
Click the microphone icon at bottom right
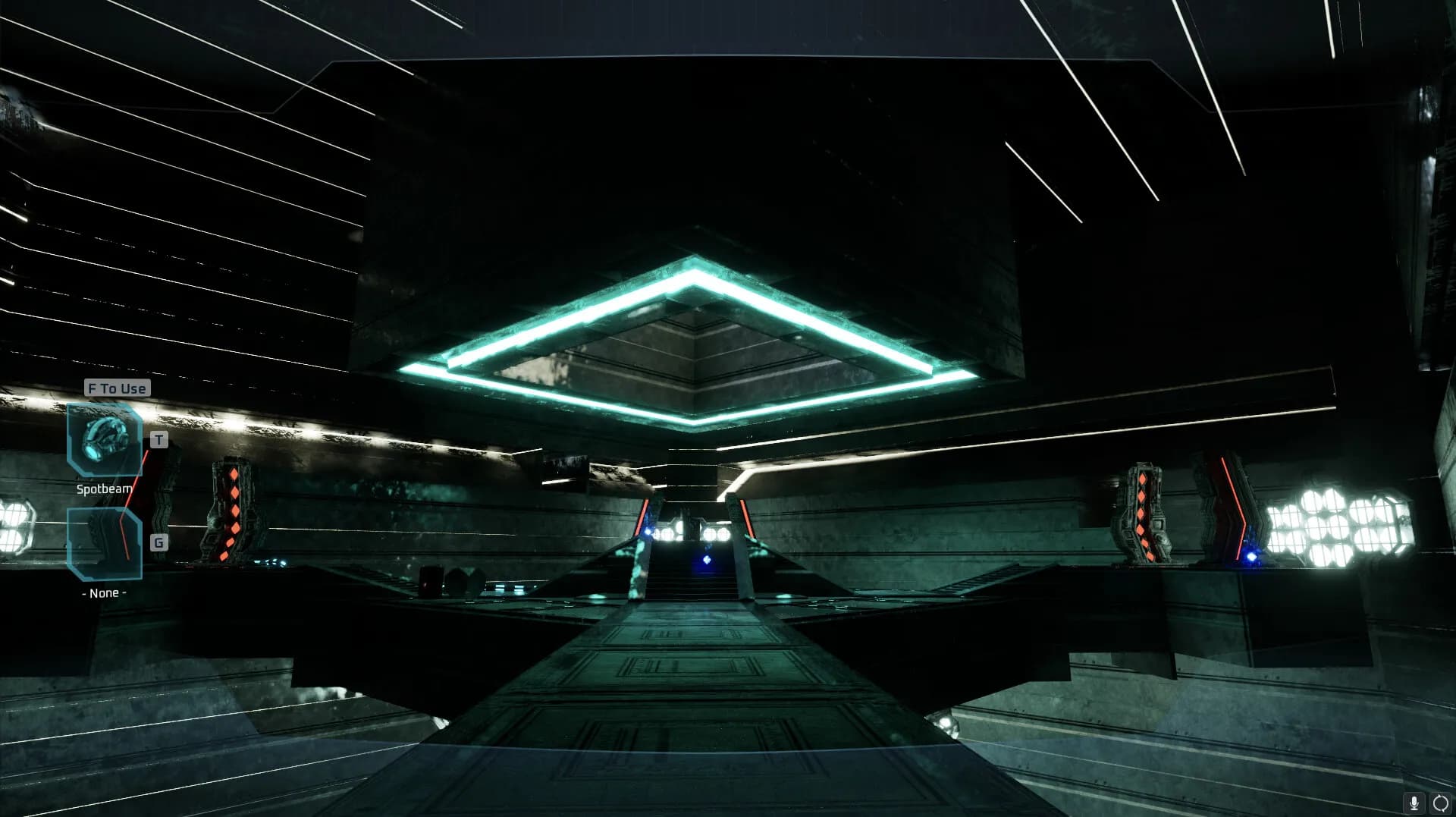pyautogui.click(x=1414, y=803)
